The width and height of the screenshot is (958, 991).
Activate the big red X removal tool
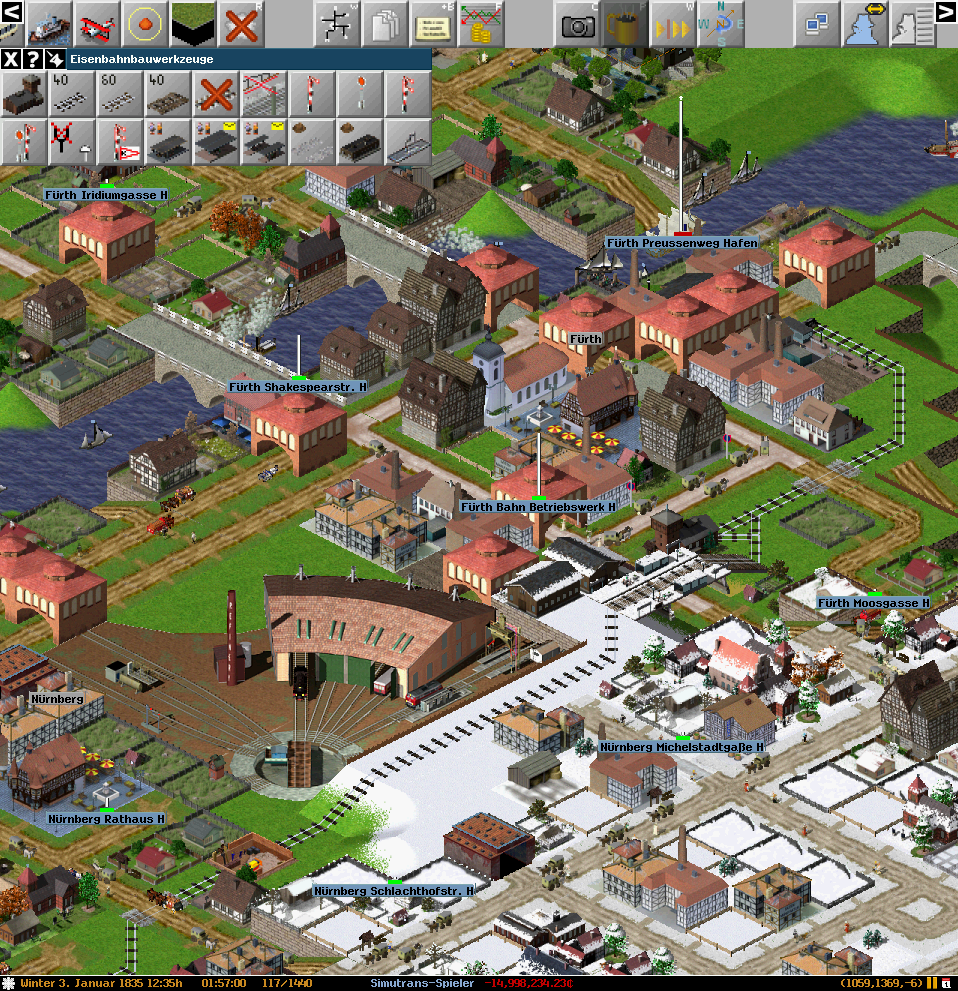click(243, 22)
